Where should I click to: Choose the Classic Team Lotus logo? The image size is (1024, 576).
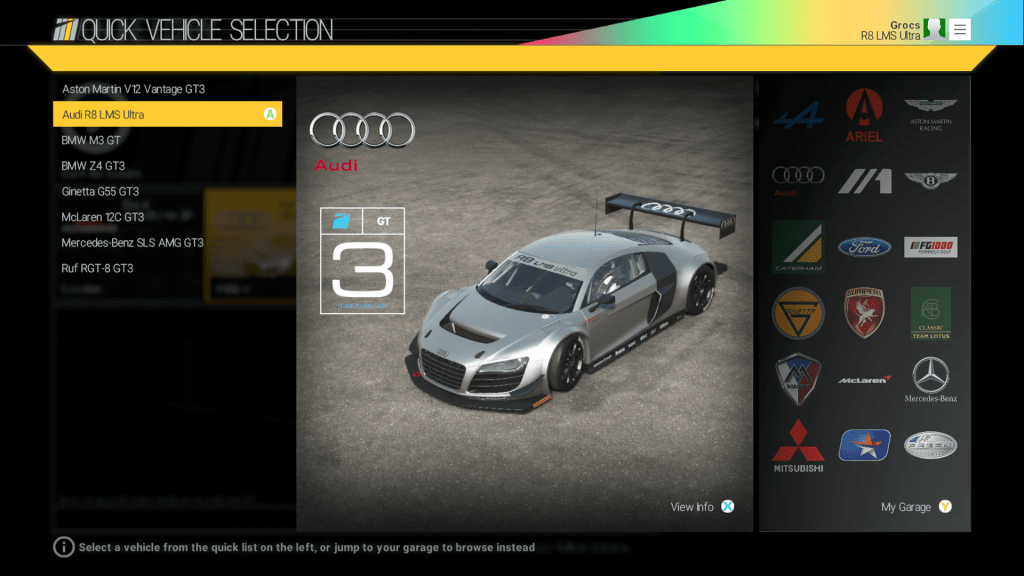(x=931, y=314)
